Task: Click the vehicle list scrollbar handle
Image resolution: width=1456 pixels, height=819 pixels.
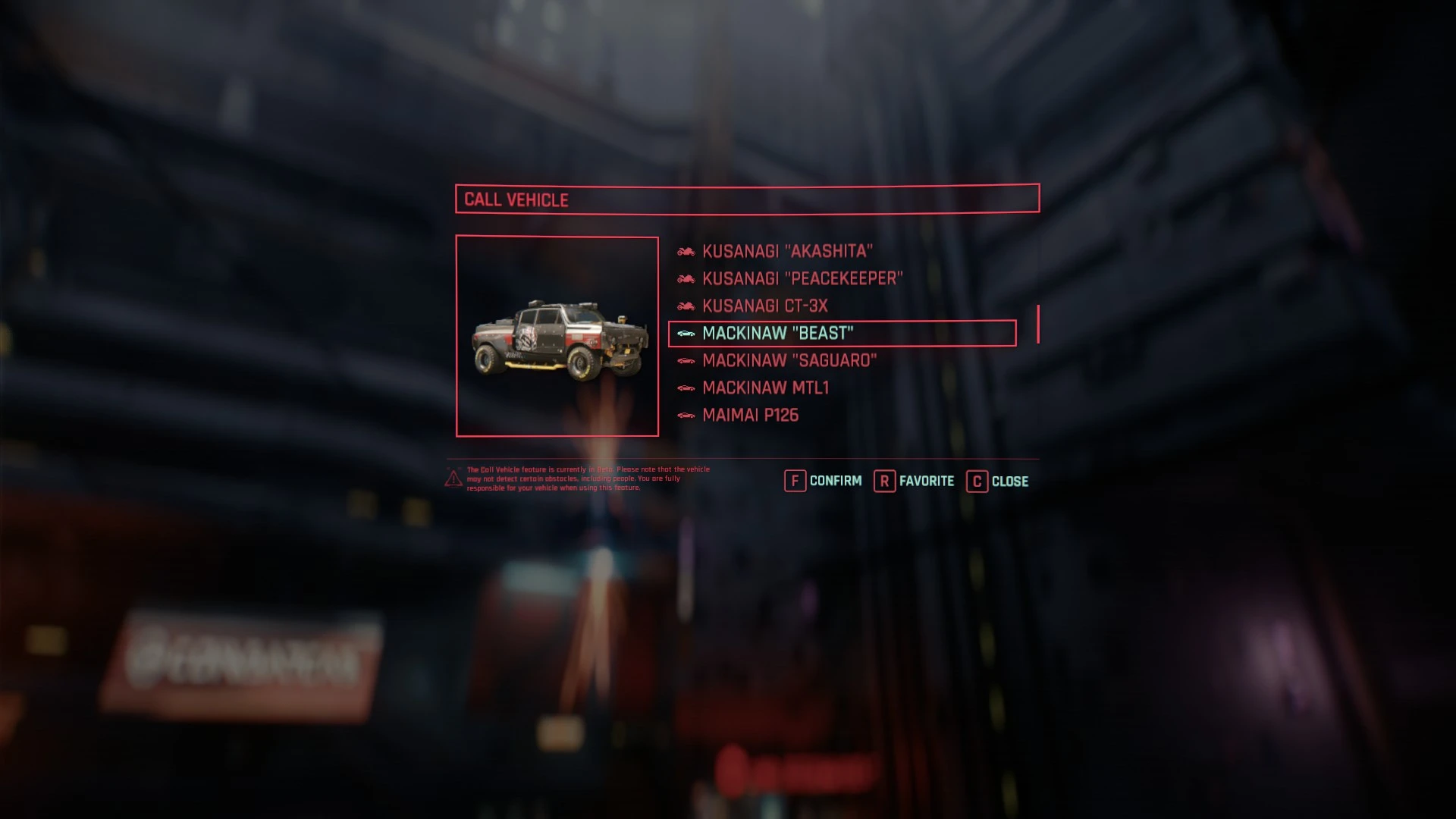Action: point(1037,324)
